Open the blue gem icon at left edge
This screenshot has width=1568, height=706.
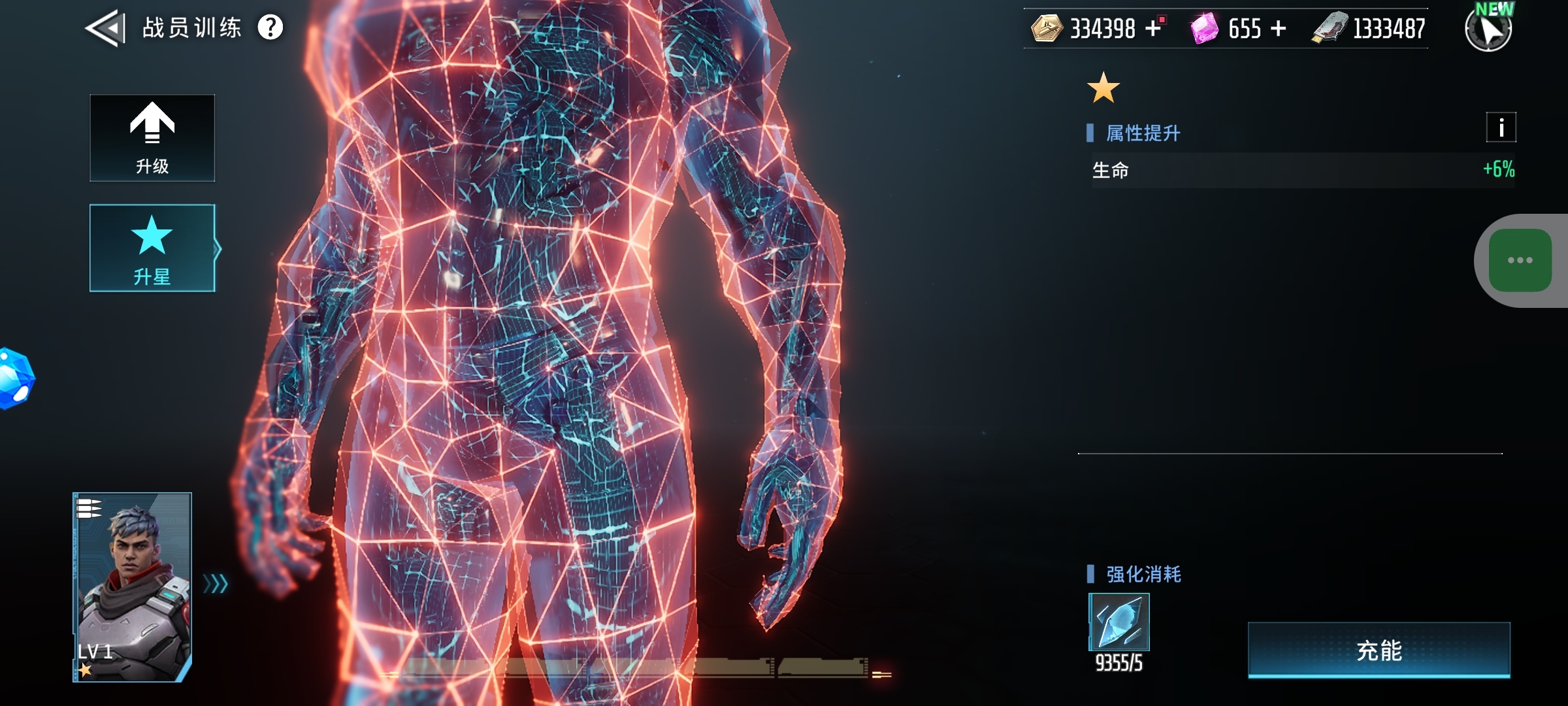16,378
